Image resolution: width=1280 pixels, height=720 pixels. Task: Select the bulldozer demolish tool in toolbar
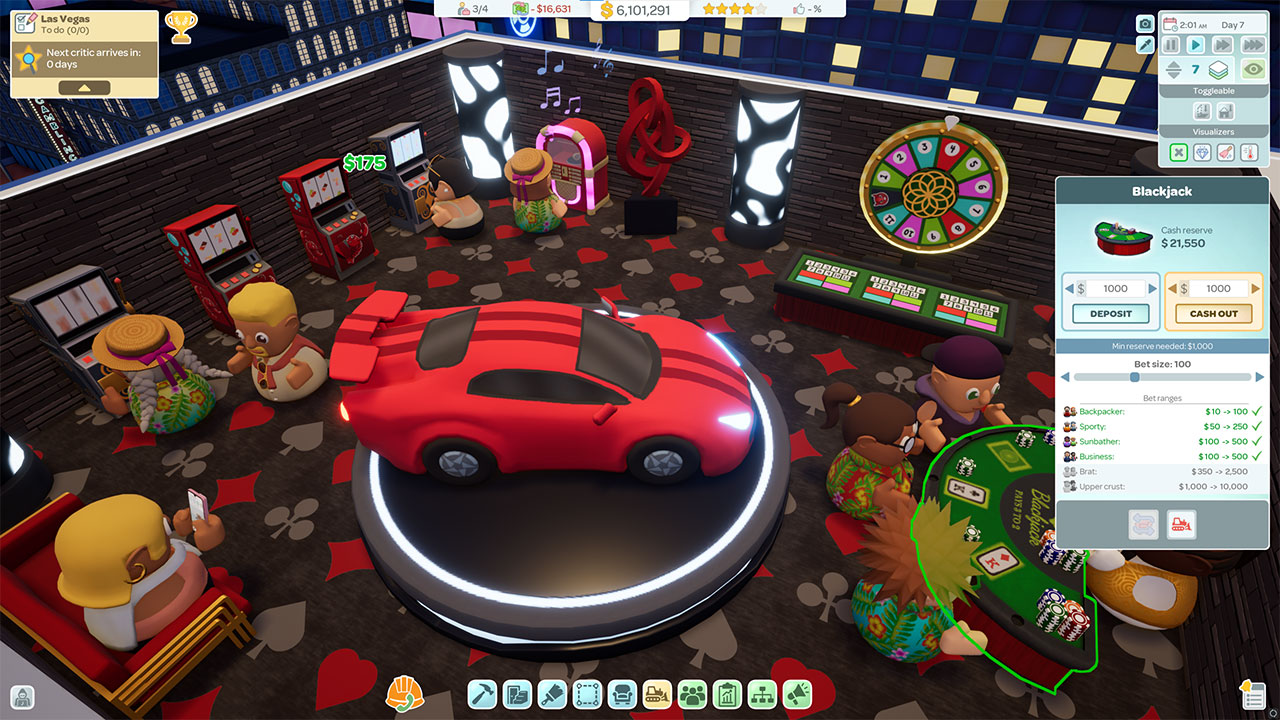(x=656, y=693)
